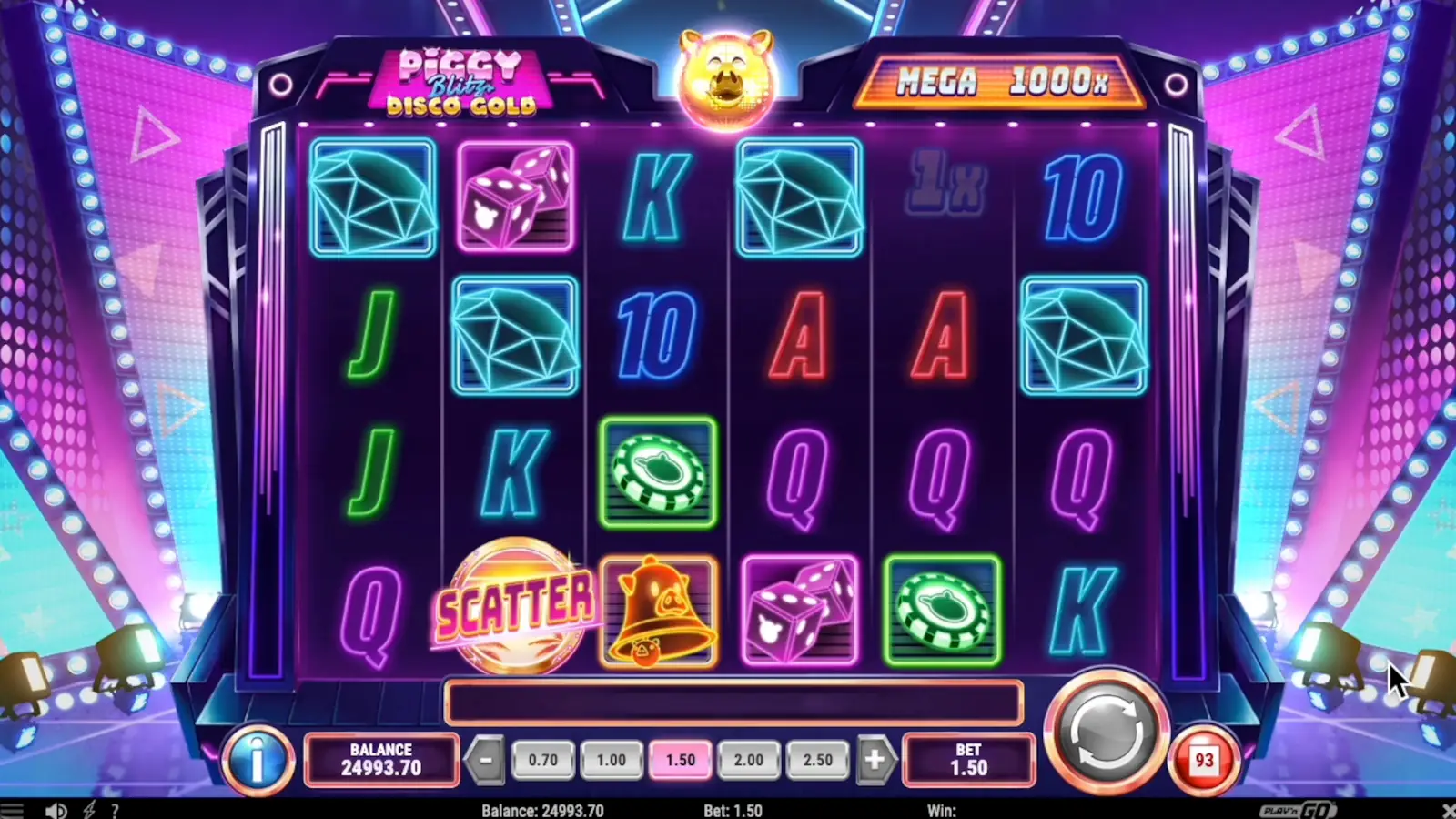Click the green pig poker chip symbol
Viewport: 1456px width, 819px height.
[x=659, y=475]
